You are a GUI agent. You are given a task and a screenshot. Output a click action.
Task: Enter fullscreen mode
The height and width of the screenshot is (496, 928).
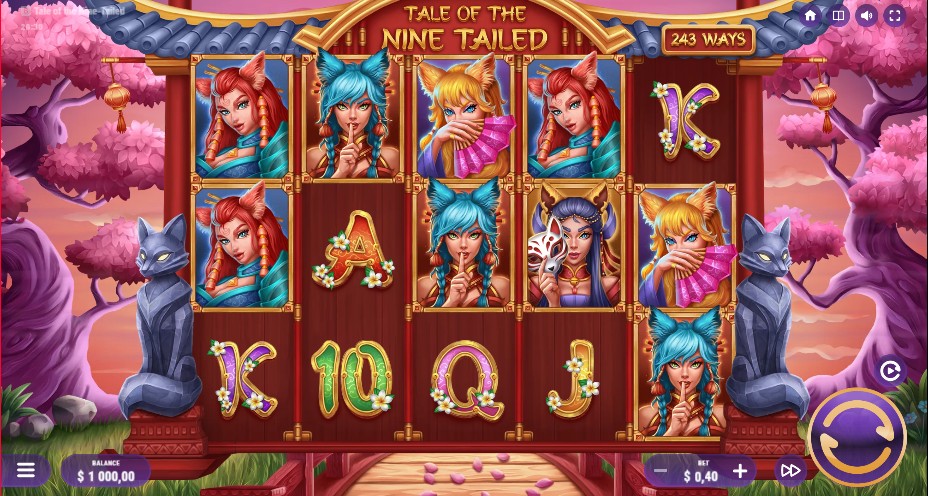point(895,15)
